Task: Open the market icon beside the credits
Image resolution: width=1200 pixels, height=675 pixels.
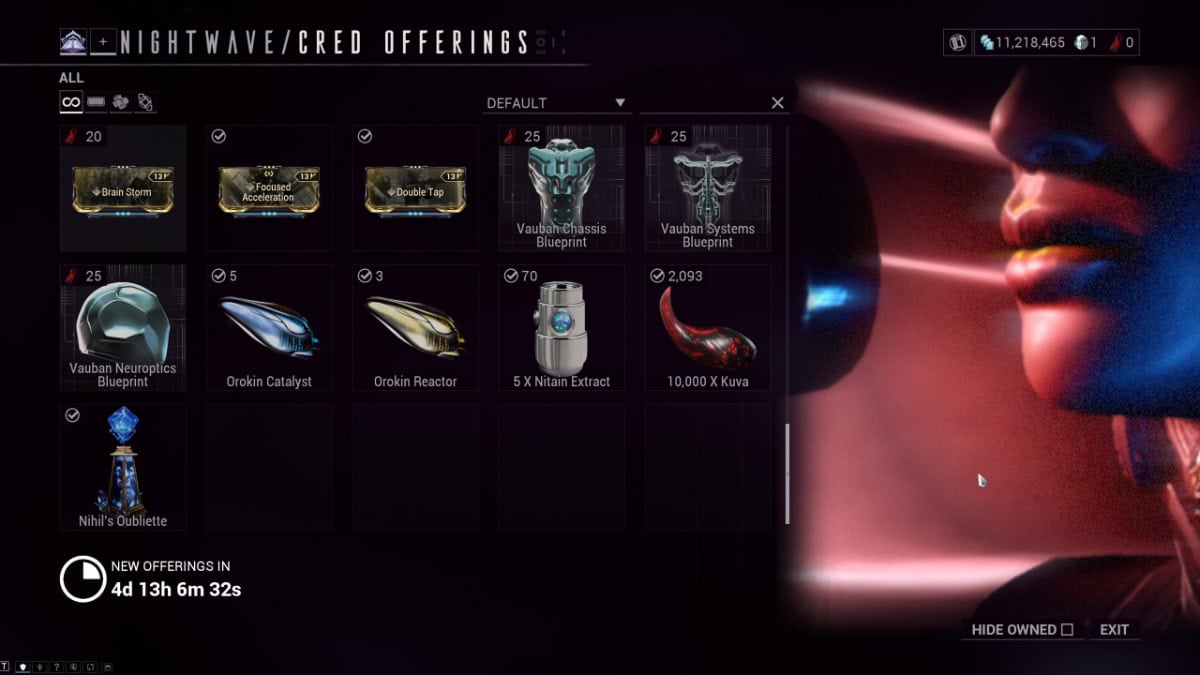Action: pos(957,43)
